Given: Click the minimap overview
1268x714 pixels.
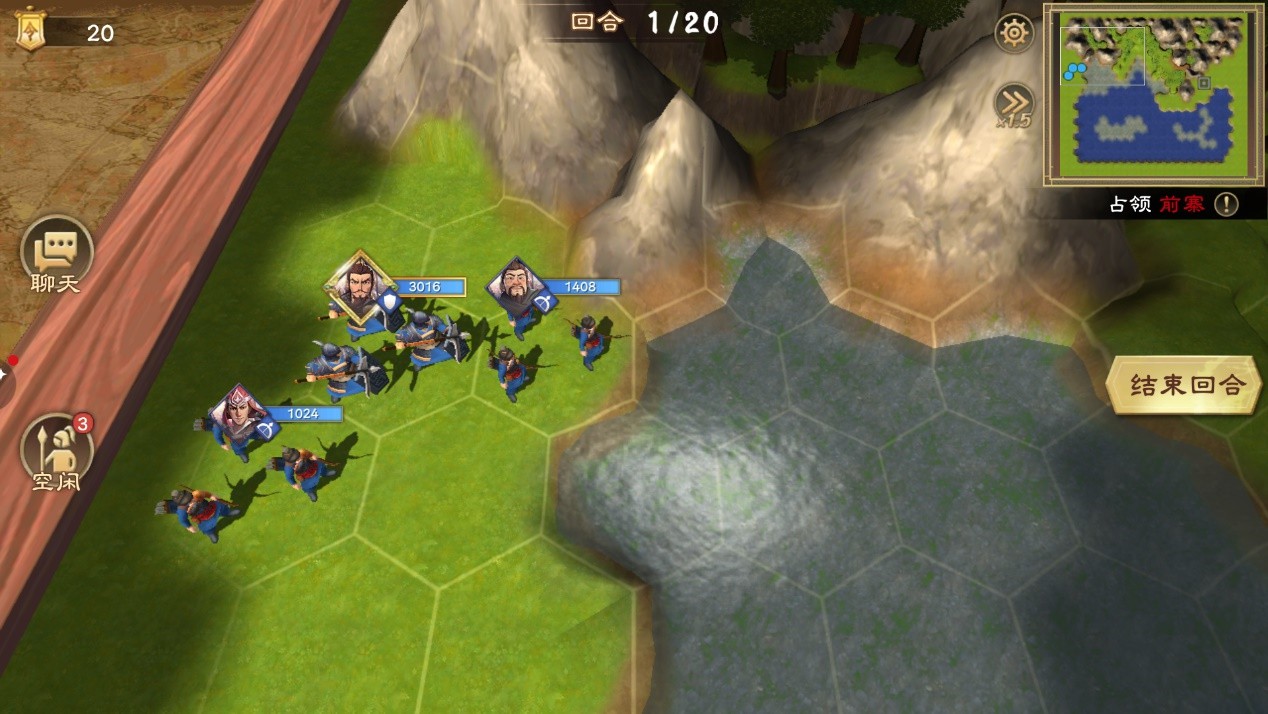Looking at the screenshot, I should tap(1153, 94).
